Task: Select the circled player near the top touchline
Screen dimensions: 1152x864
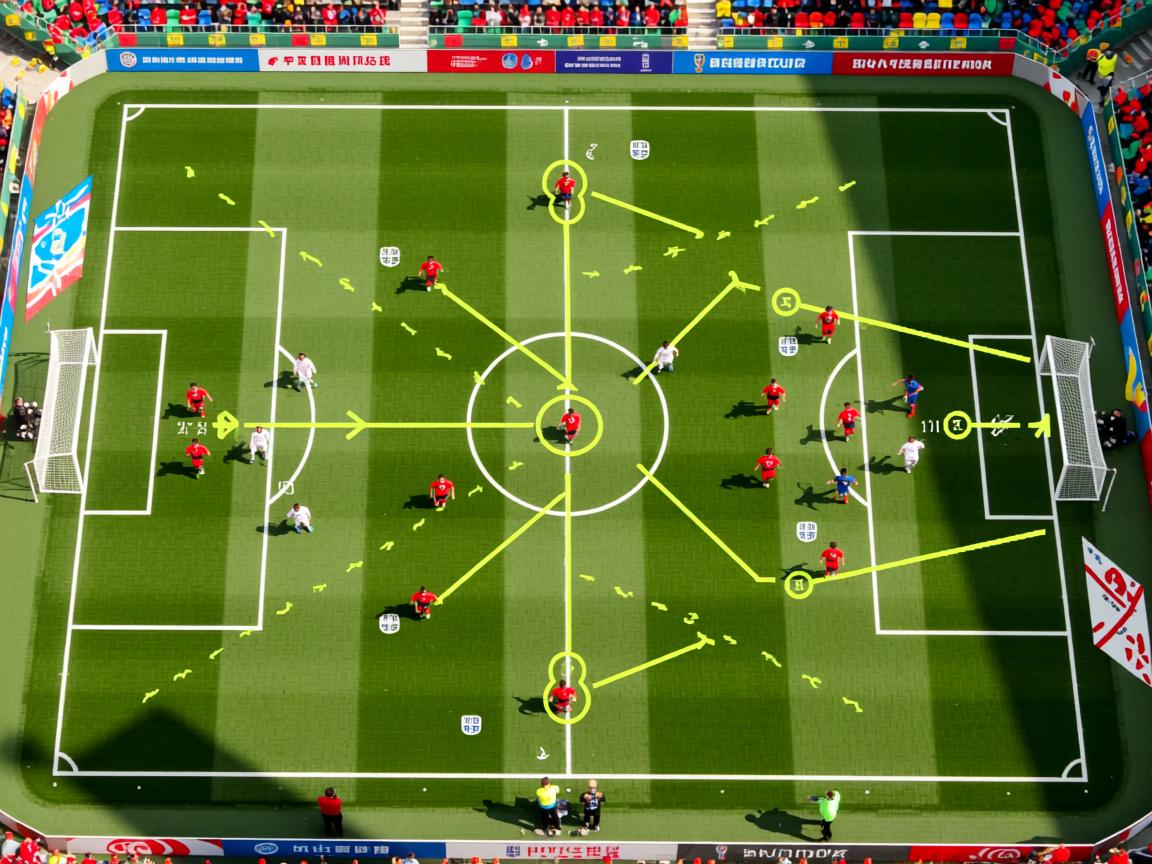Action: (565, 187)
